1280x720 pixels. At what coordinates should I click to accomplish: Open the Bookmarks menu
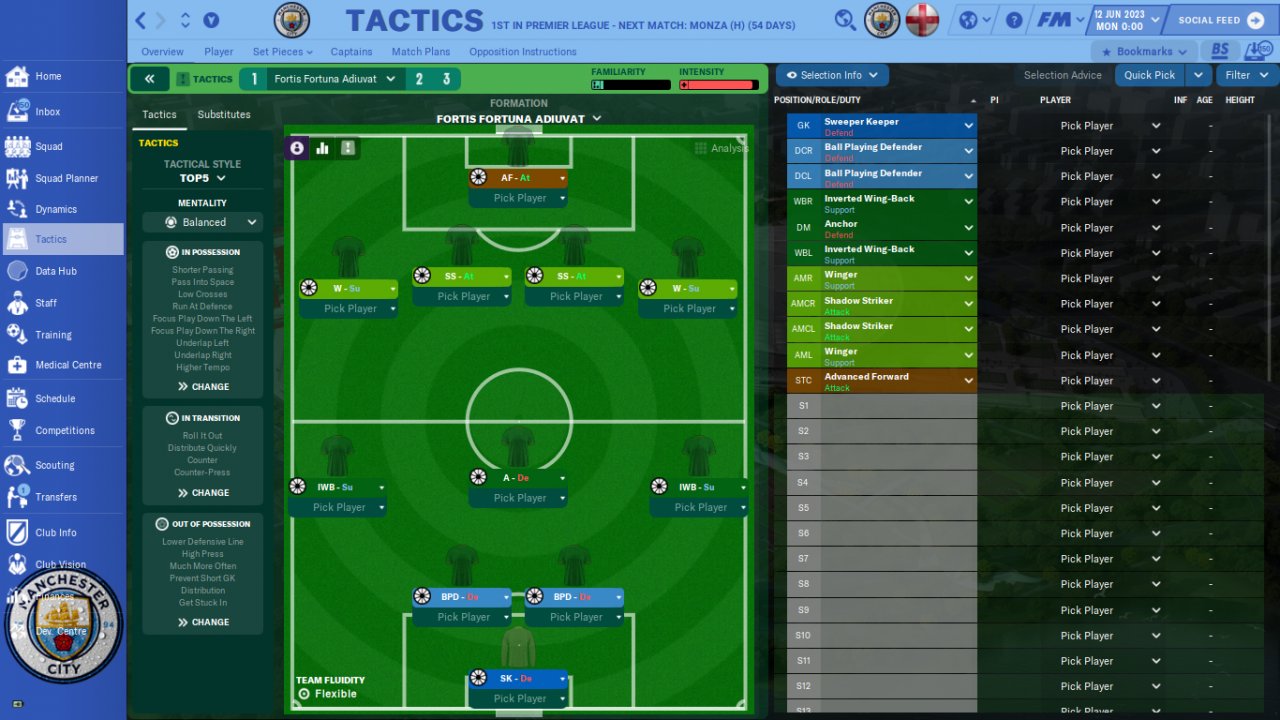click(x=1144, y=52)
